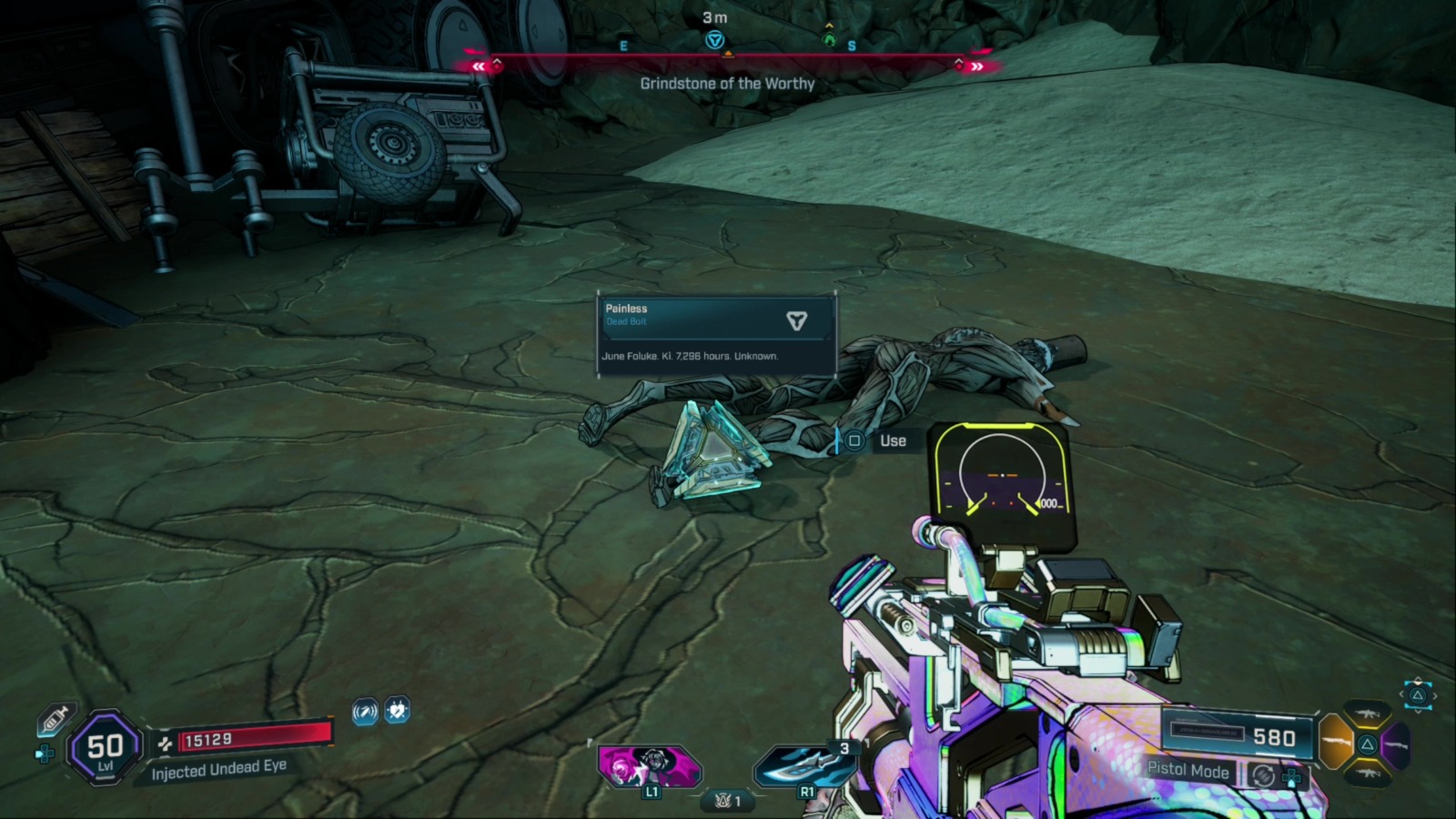
Task: Click the Guardian Rank laurel icon
Action: (x=722, y=802)
